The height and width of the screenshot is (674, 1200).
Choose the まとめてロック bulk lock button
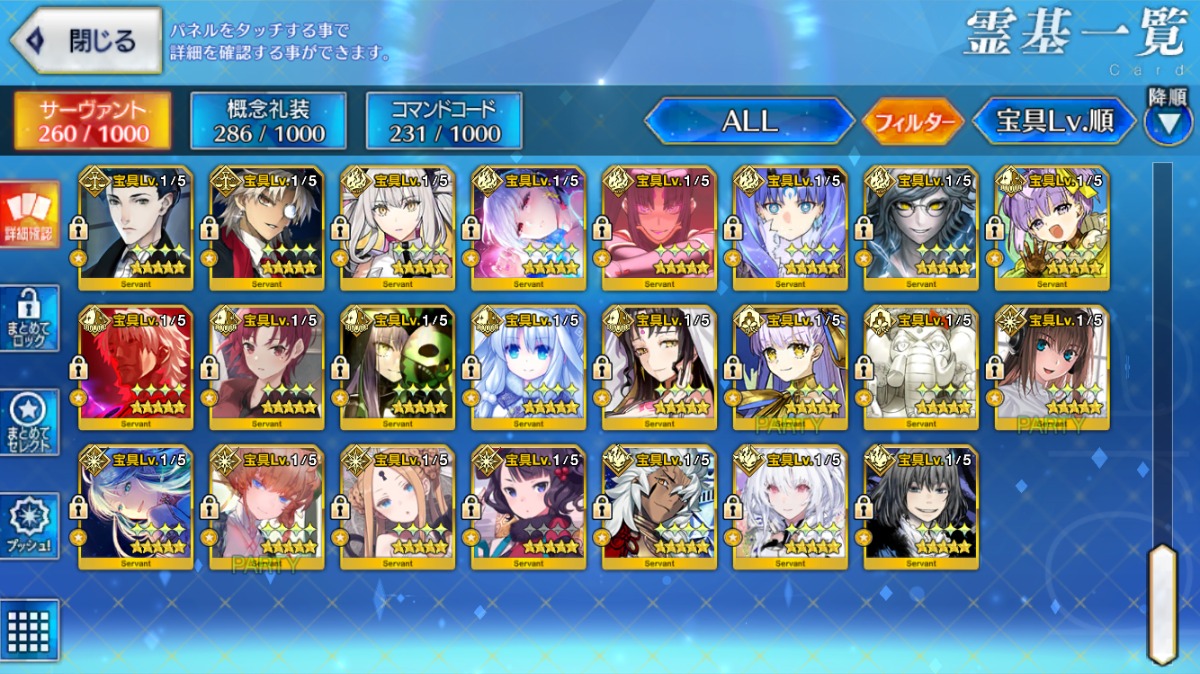[x=29, y=318]
